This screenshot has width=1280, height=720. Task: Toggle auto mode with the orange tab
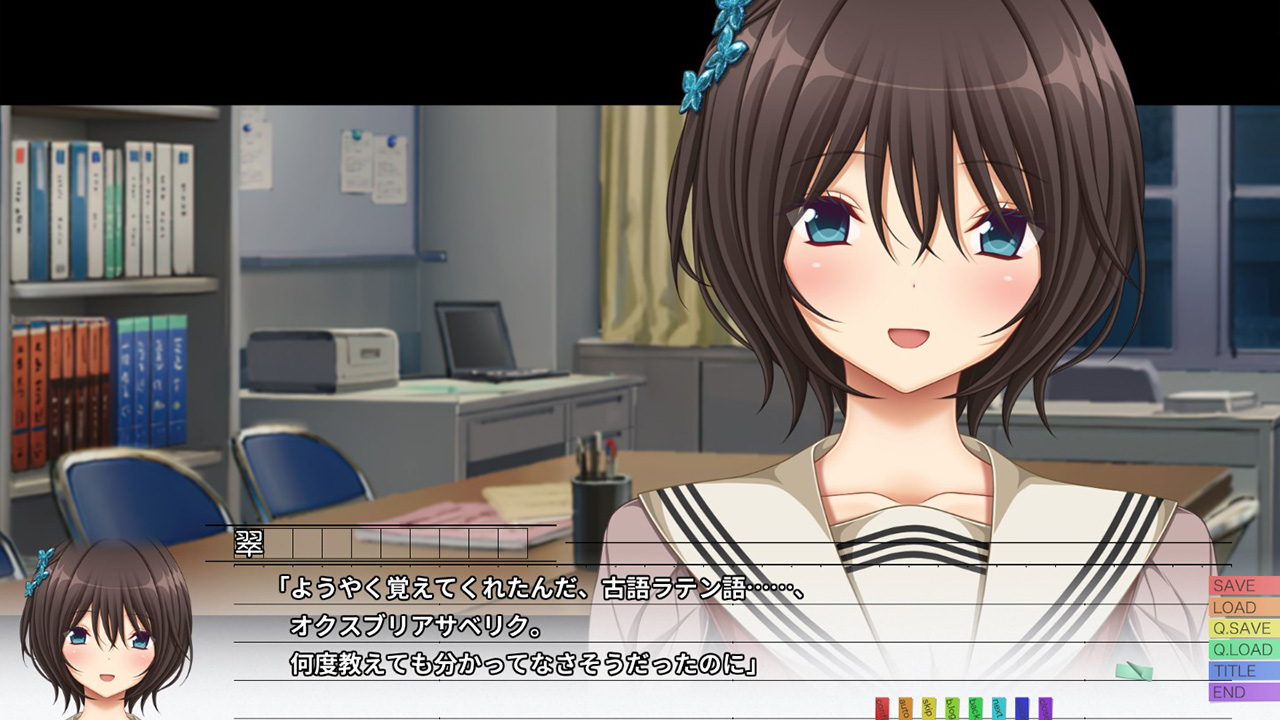click(905, 708)
